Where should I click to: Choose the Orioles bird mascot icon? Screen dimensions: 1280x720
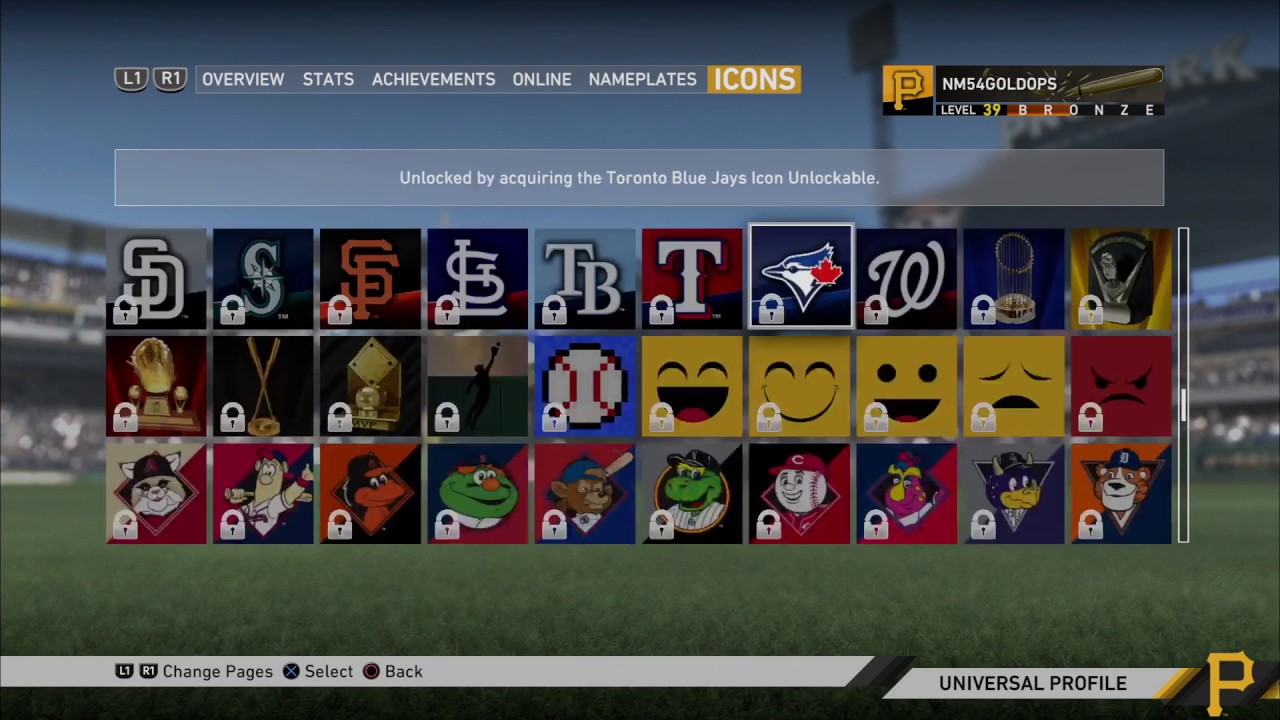coord(370,493)
